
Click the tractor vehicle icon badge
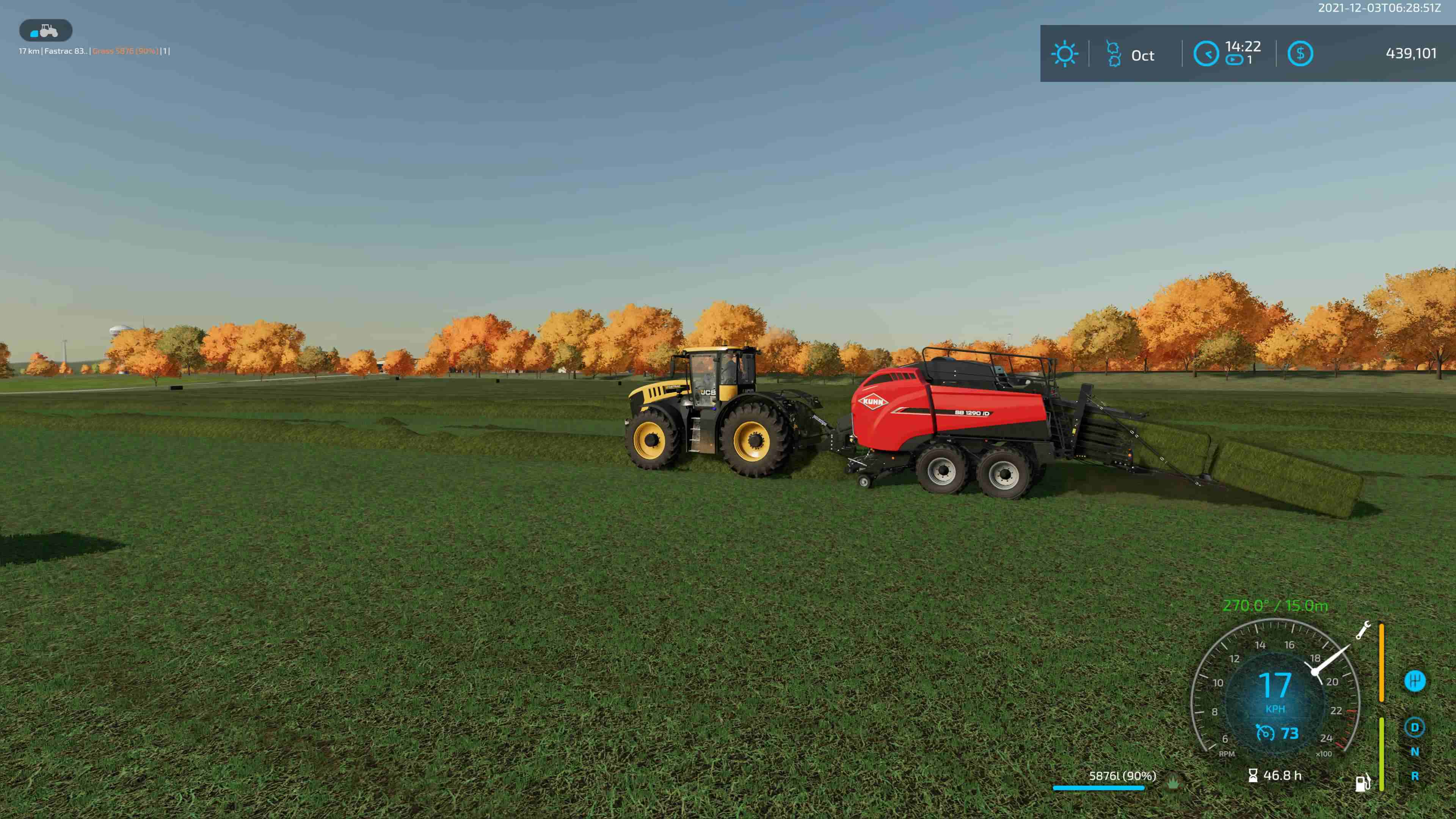point(45,30)
